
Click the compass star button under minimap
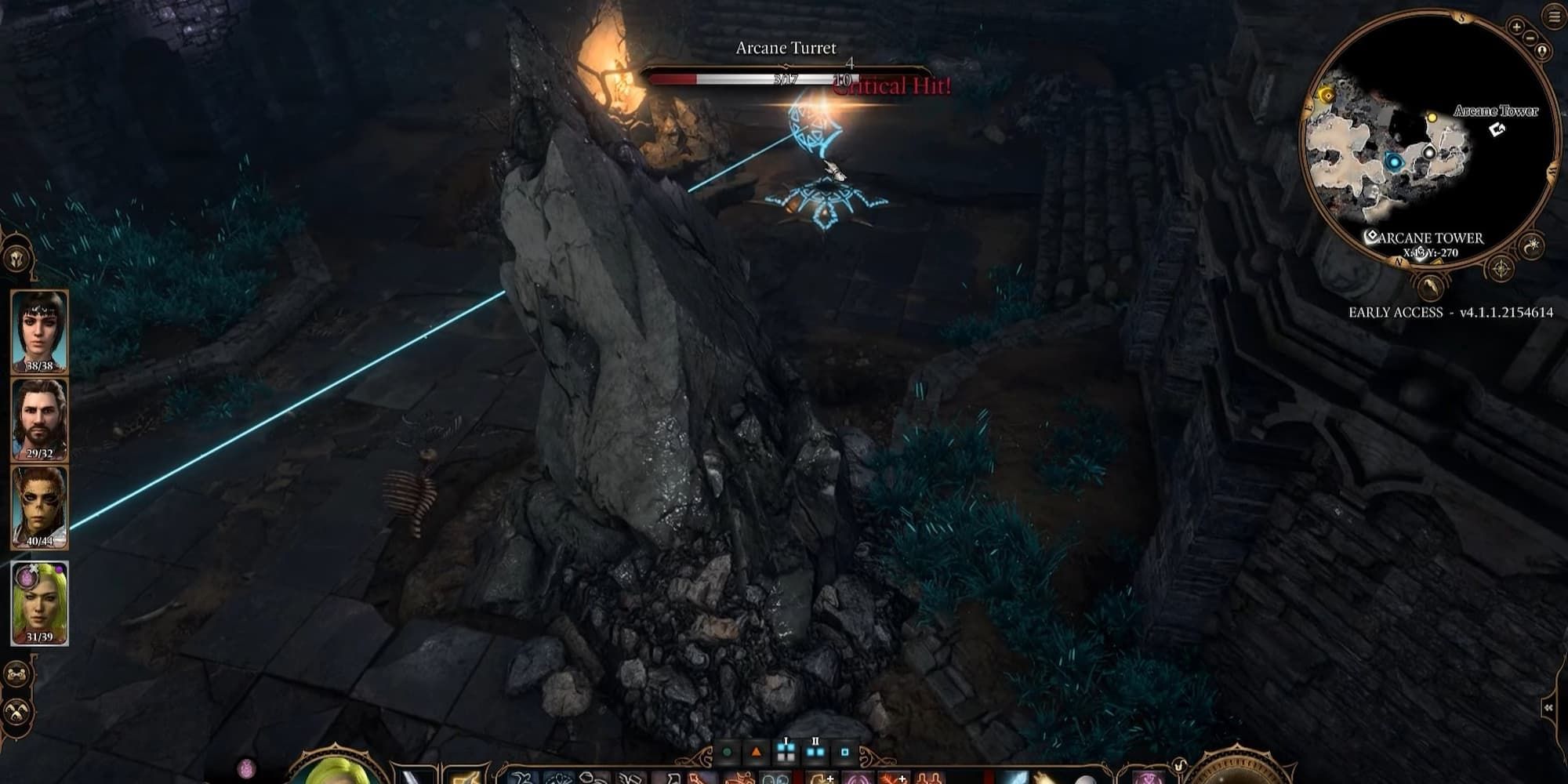pyautogui.click(x=1501, y=269)
